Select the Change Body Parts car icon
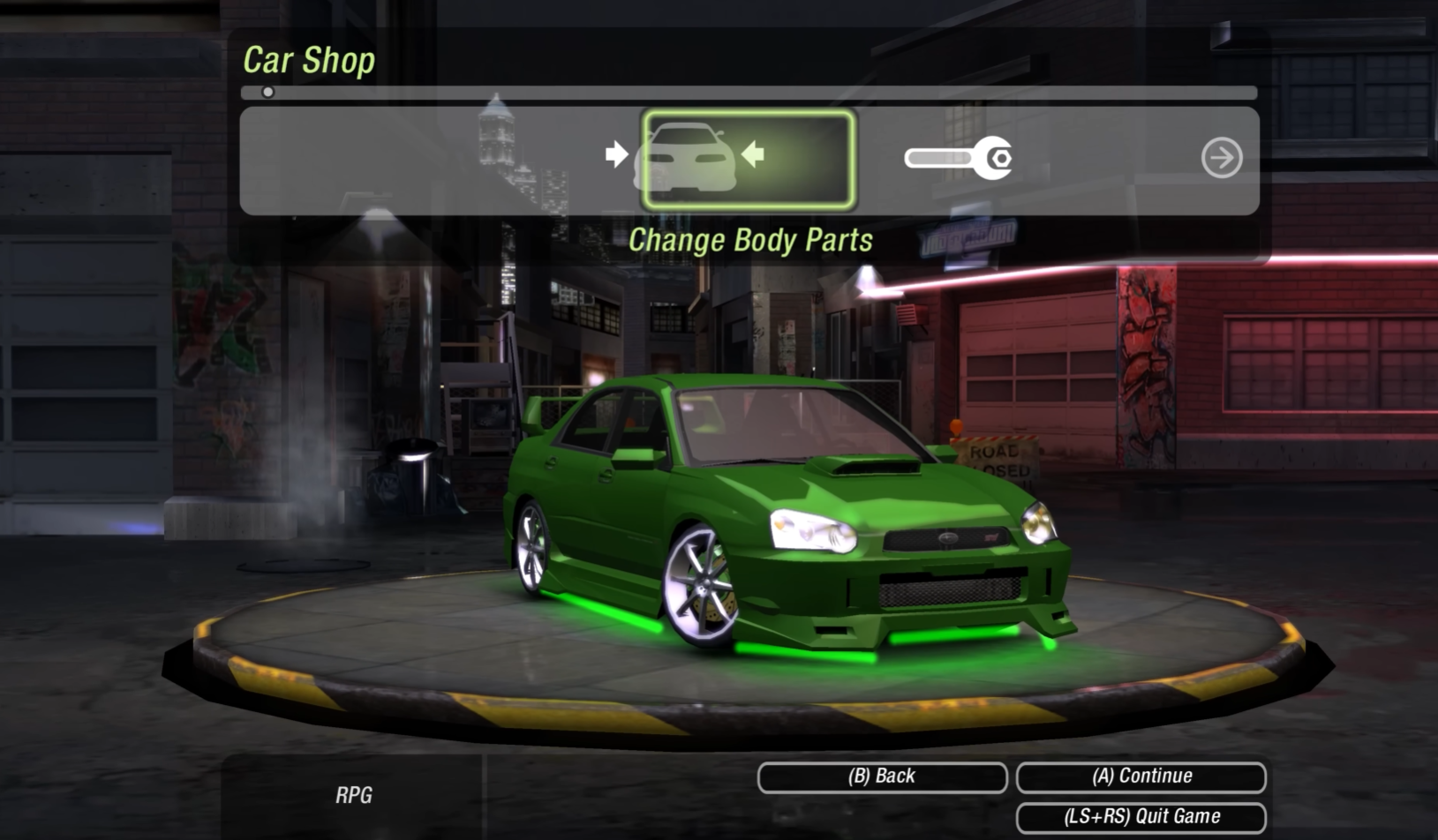Image resolution: width=1438 pixels, height=840 pixels. click(x=747, y=159)
